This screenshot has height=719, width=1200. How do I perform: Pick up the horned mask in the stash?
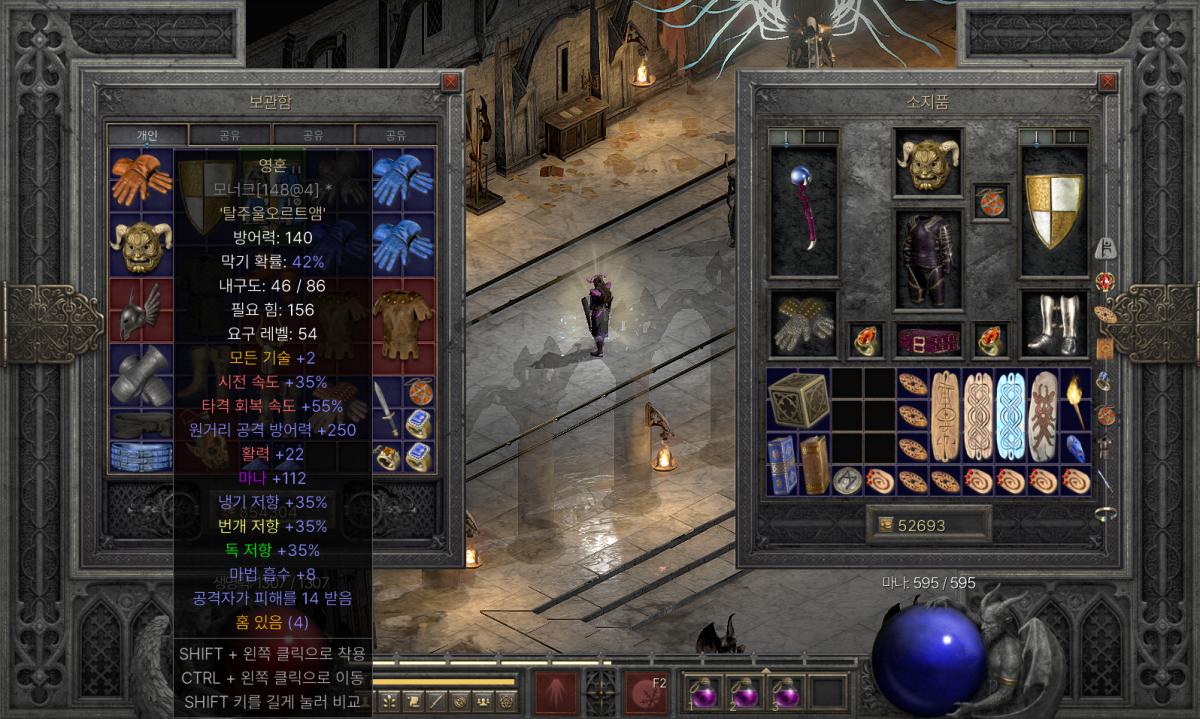(x=141, y=245)
